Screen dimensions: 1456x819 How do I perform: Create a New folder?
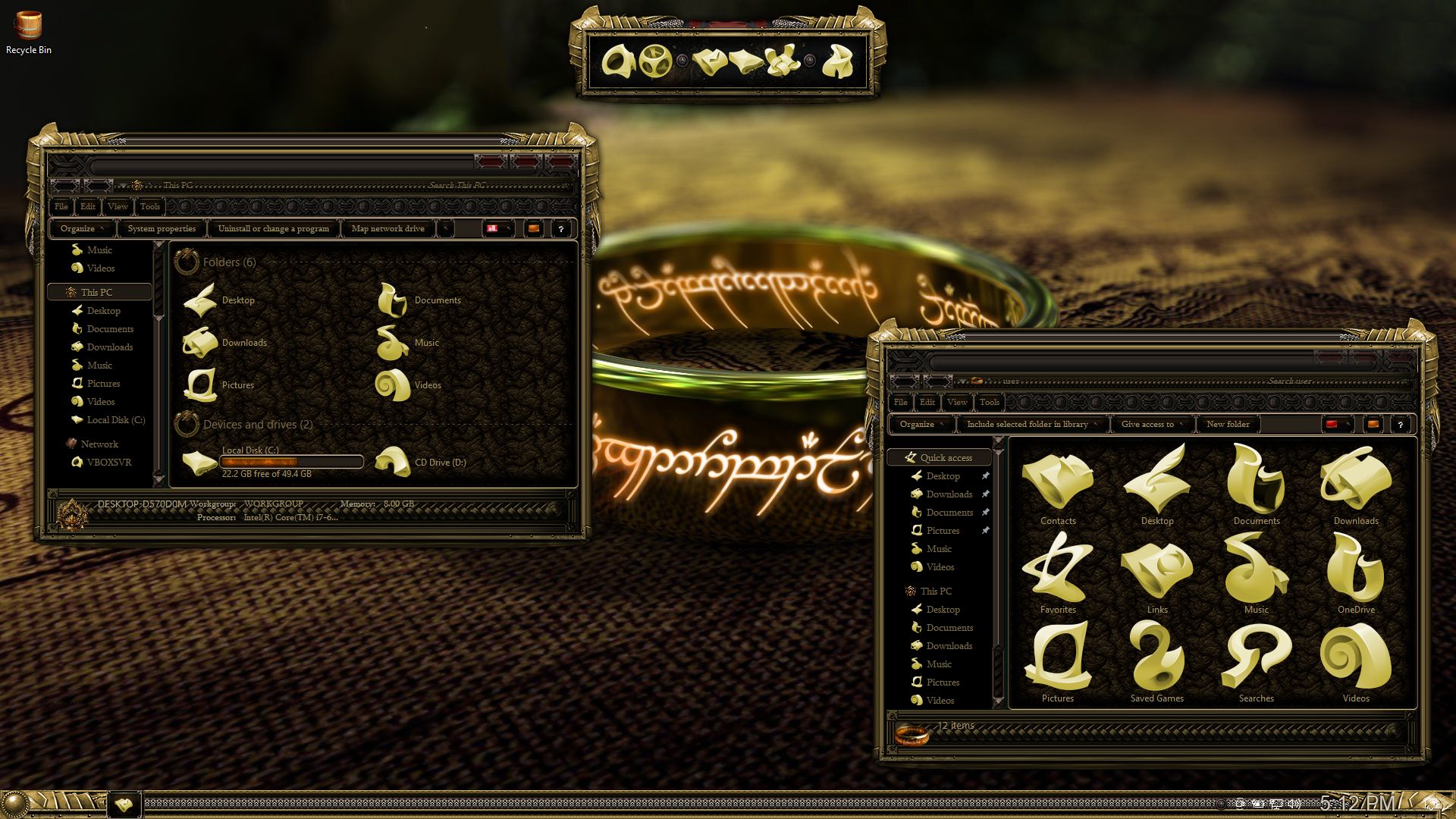pos(1228,424)
